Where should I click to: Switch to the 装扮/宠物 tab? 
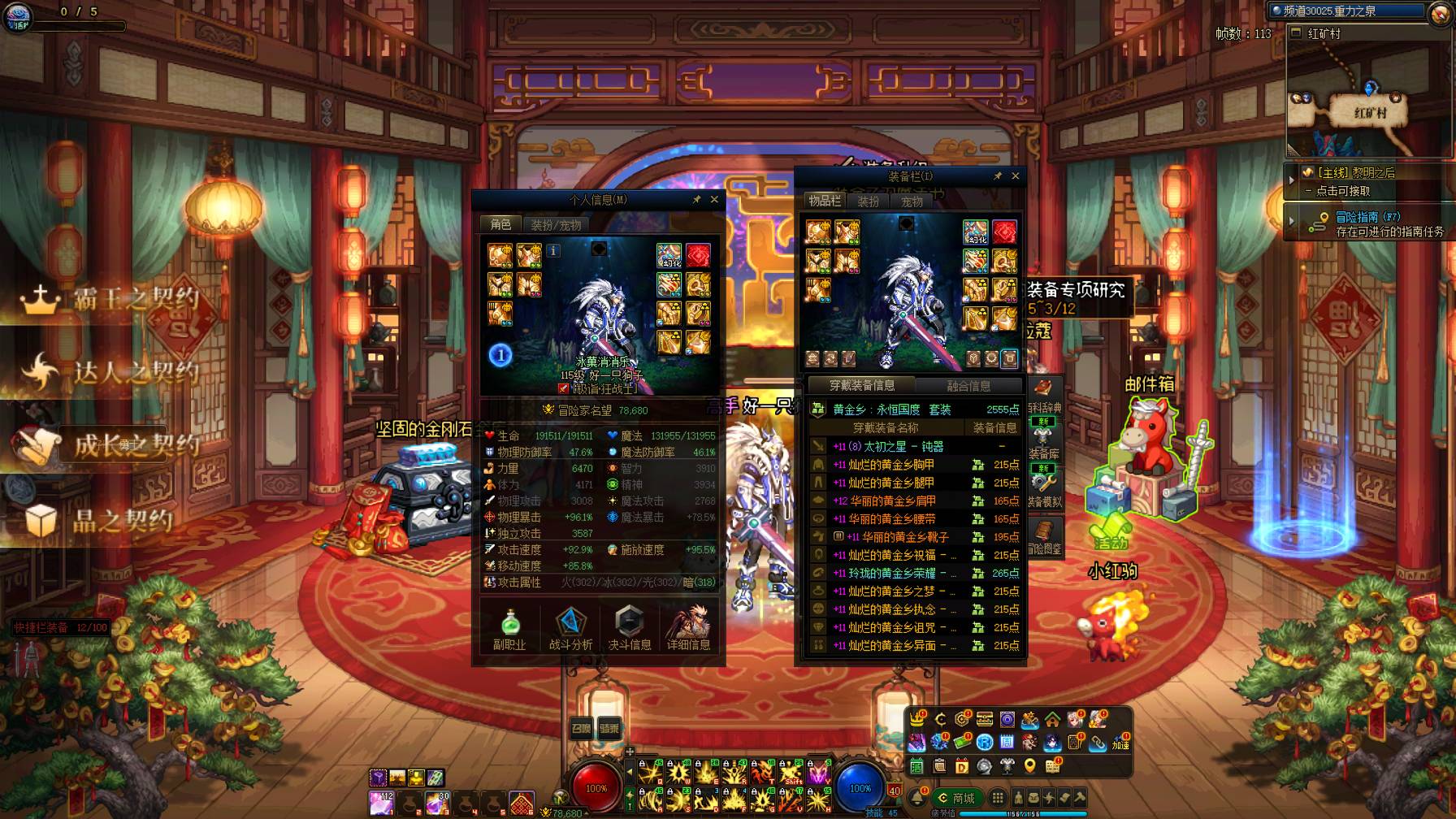tap(556, 225)
